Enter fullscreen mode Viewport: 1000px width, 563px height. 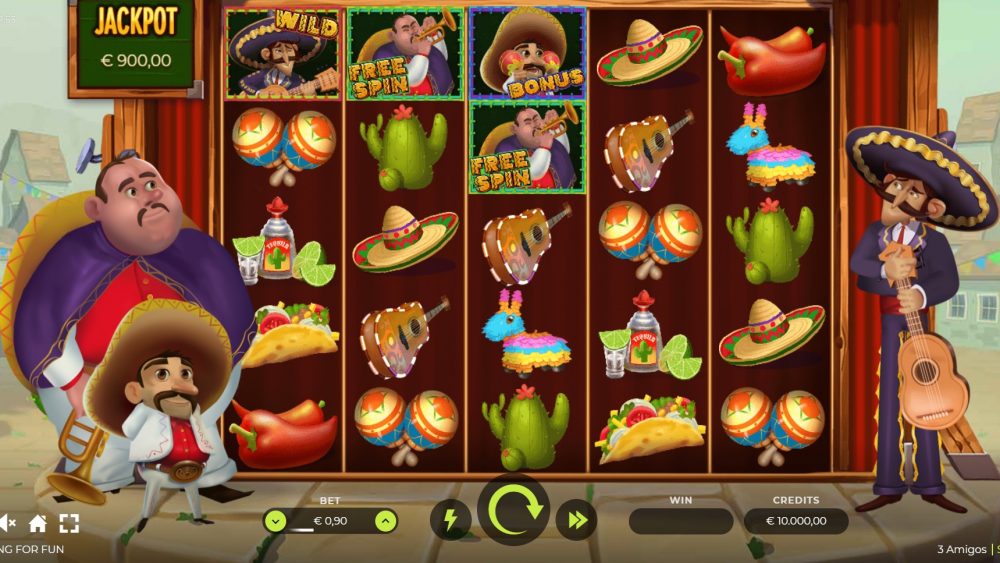(x=69, y=523)
